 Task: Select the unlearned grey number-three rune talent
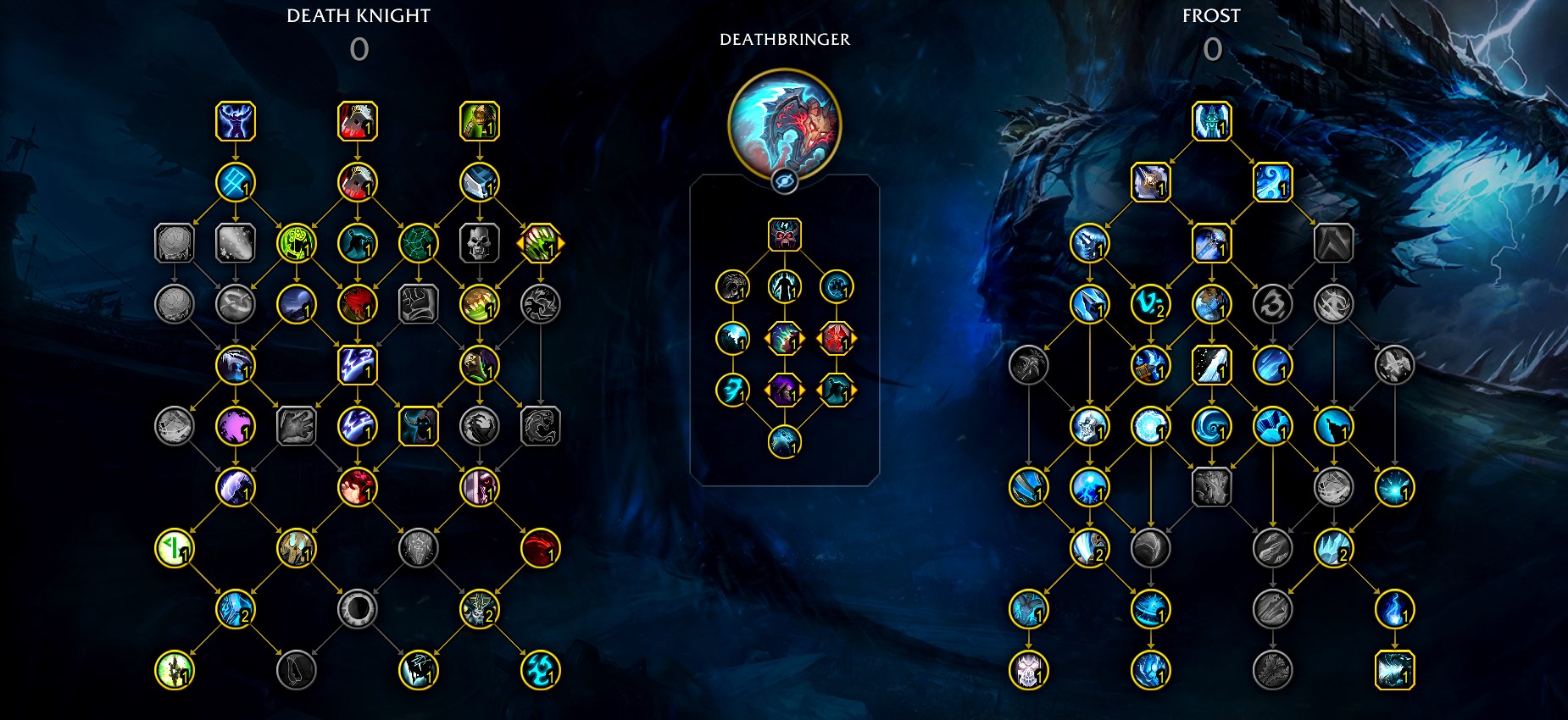[x=1272, y=304]
